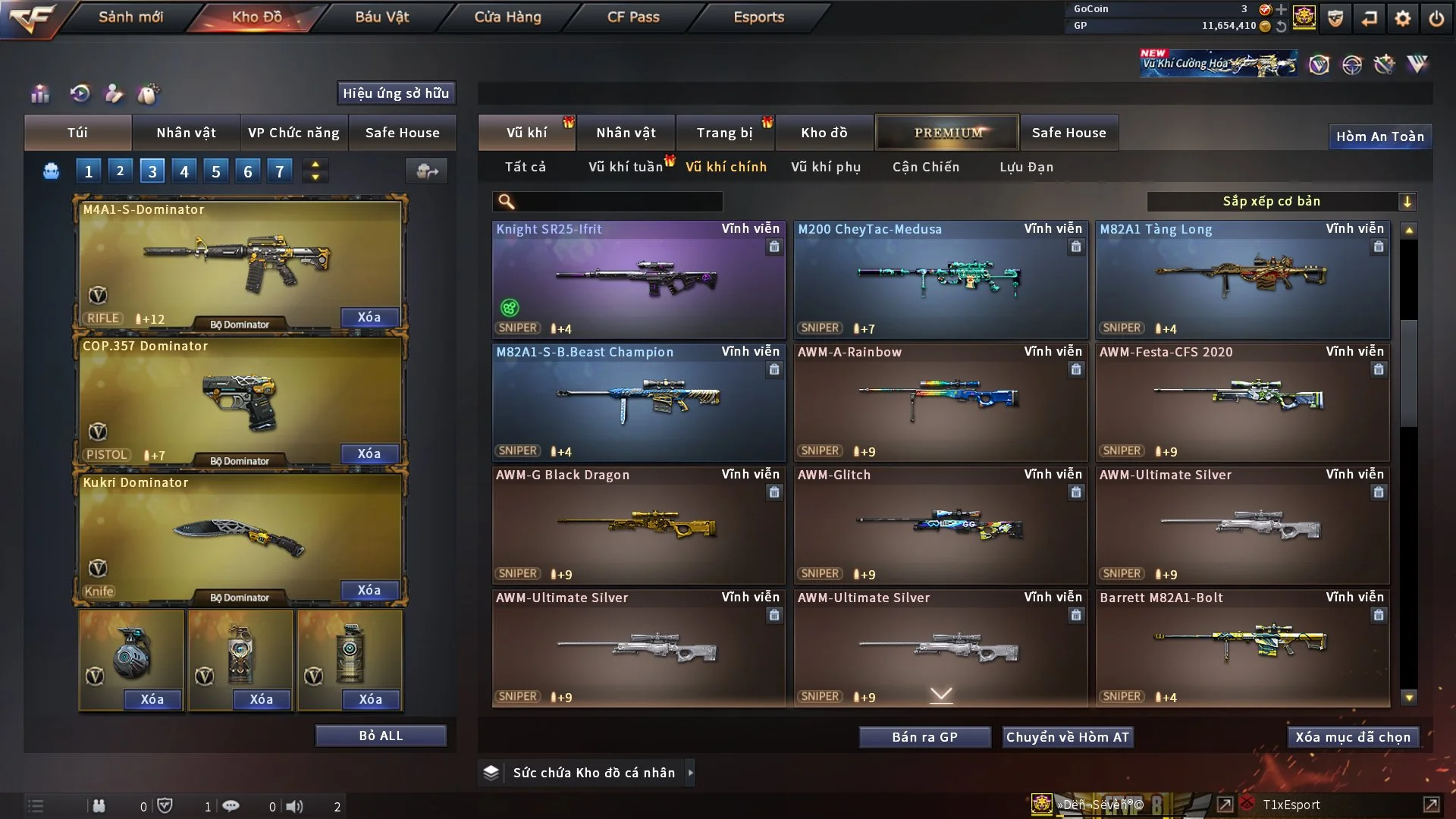This screenshot has width=1456, height=819.
Task: Choose the AWM-A-Rainbow sniper card
Action: [x=940, y=402]
